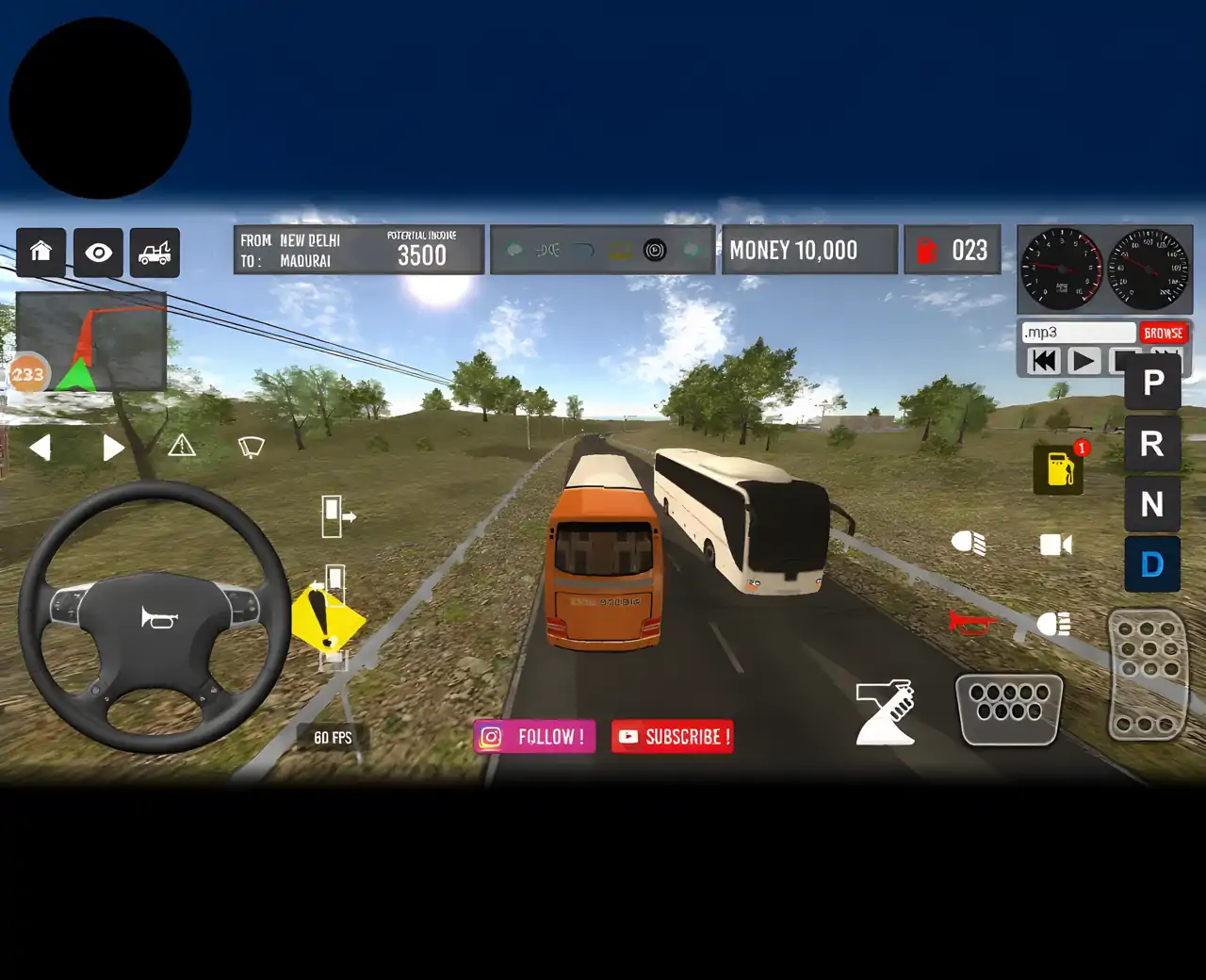Shift the gear to Neutral
The image size is (1206, 980).
point(1152,505)
